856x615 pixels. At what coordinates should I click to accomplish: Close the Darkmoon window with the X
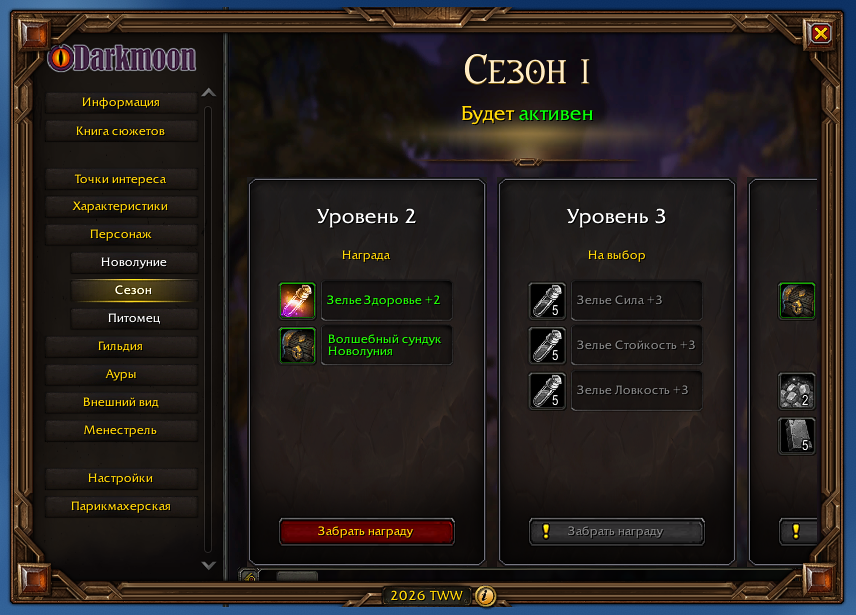tap(821, 33)
